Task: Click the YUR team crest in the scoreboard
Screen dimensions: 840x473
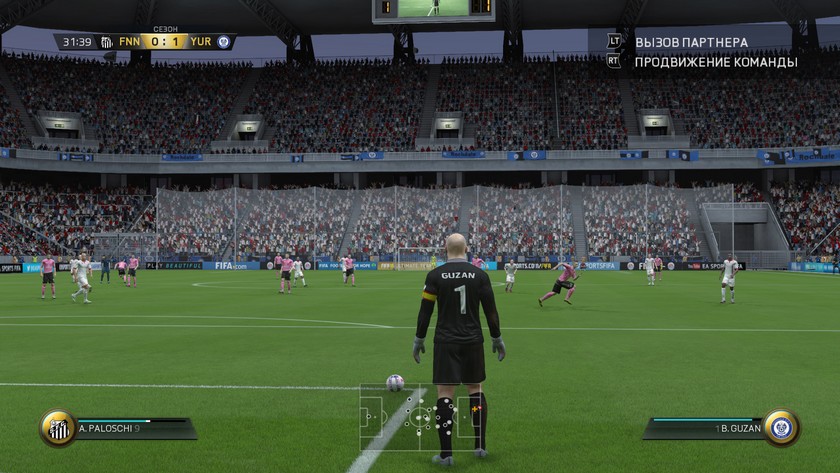Action: 223,42
